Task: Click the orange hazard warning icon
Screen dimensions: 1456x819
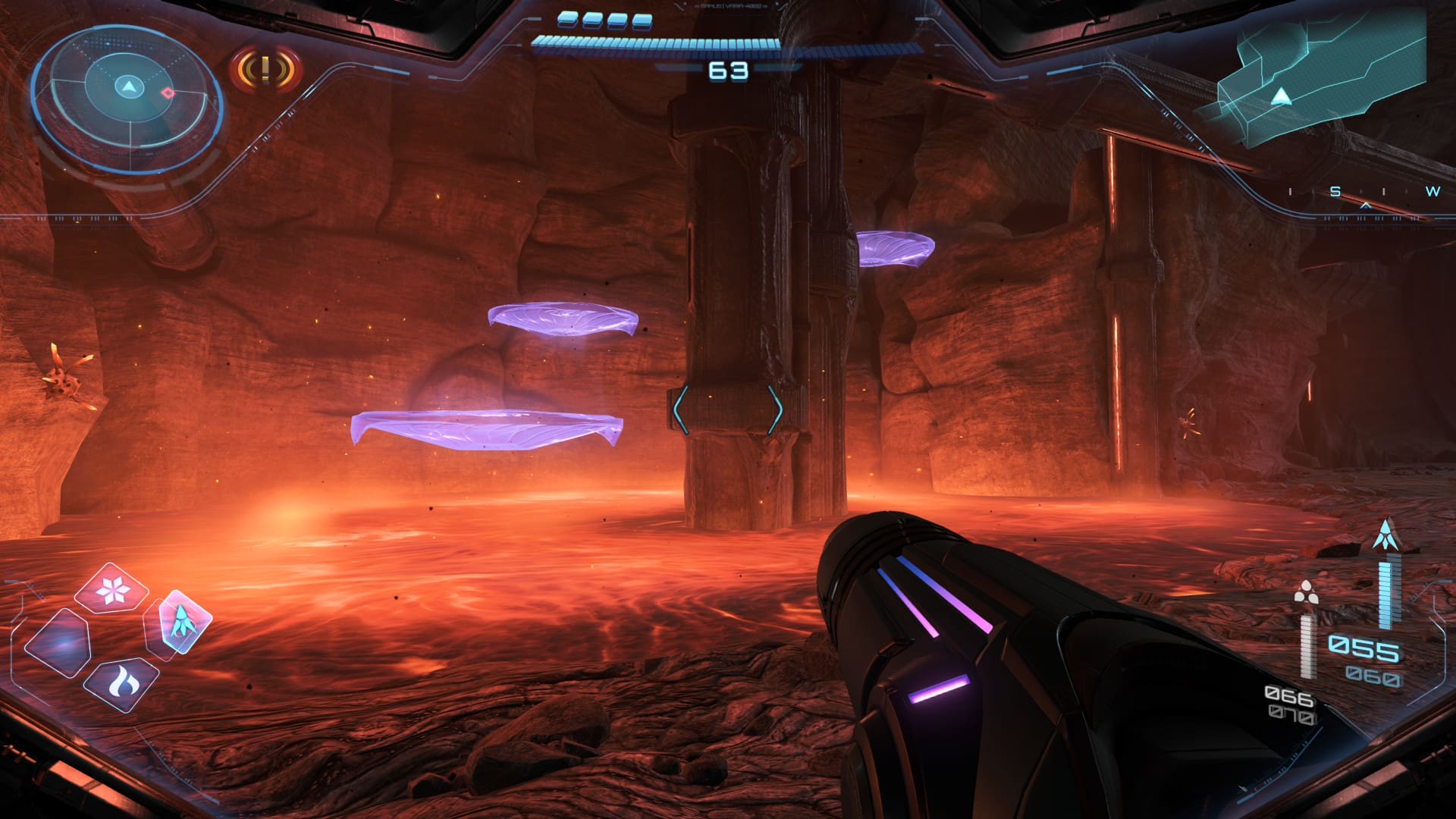Action: pos(265,70)
